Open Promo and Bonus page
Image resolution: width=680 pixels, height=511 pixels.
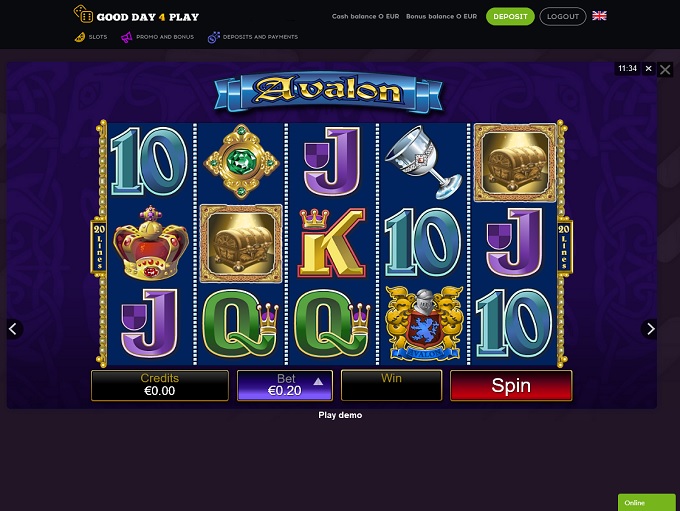[x=158, y=37]
